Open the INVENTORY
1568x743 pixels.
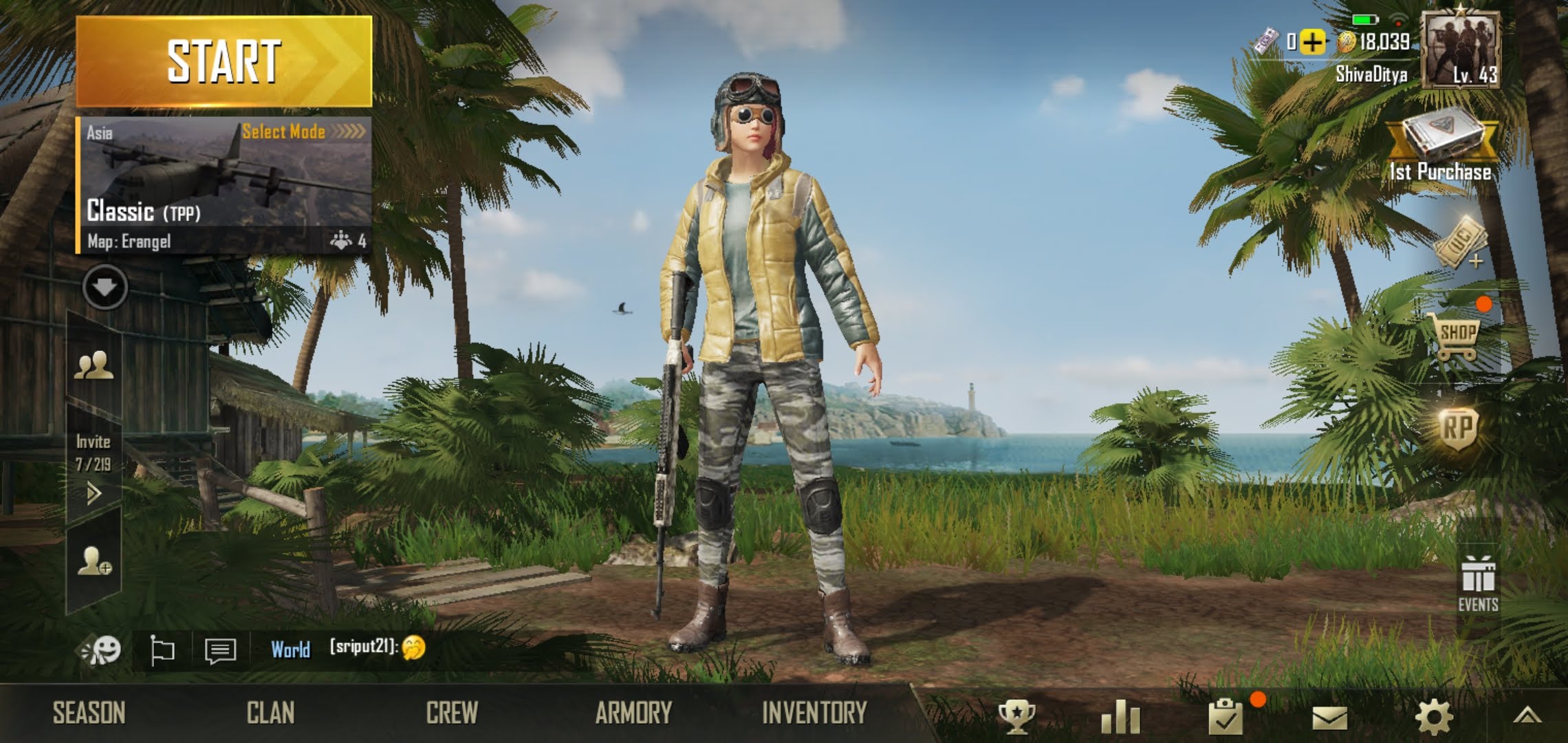coord(814,713)
